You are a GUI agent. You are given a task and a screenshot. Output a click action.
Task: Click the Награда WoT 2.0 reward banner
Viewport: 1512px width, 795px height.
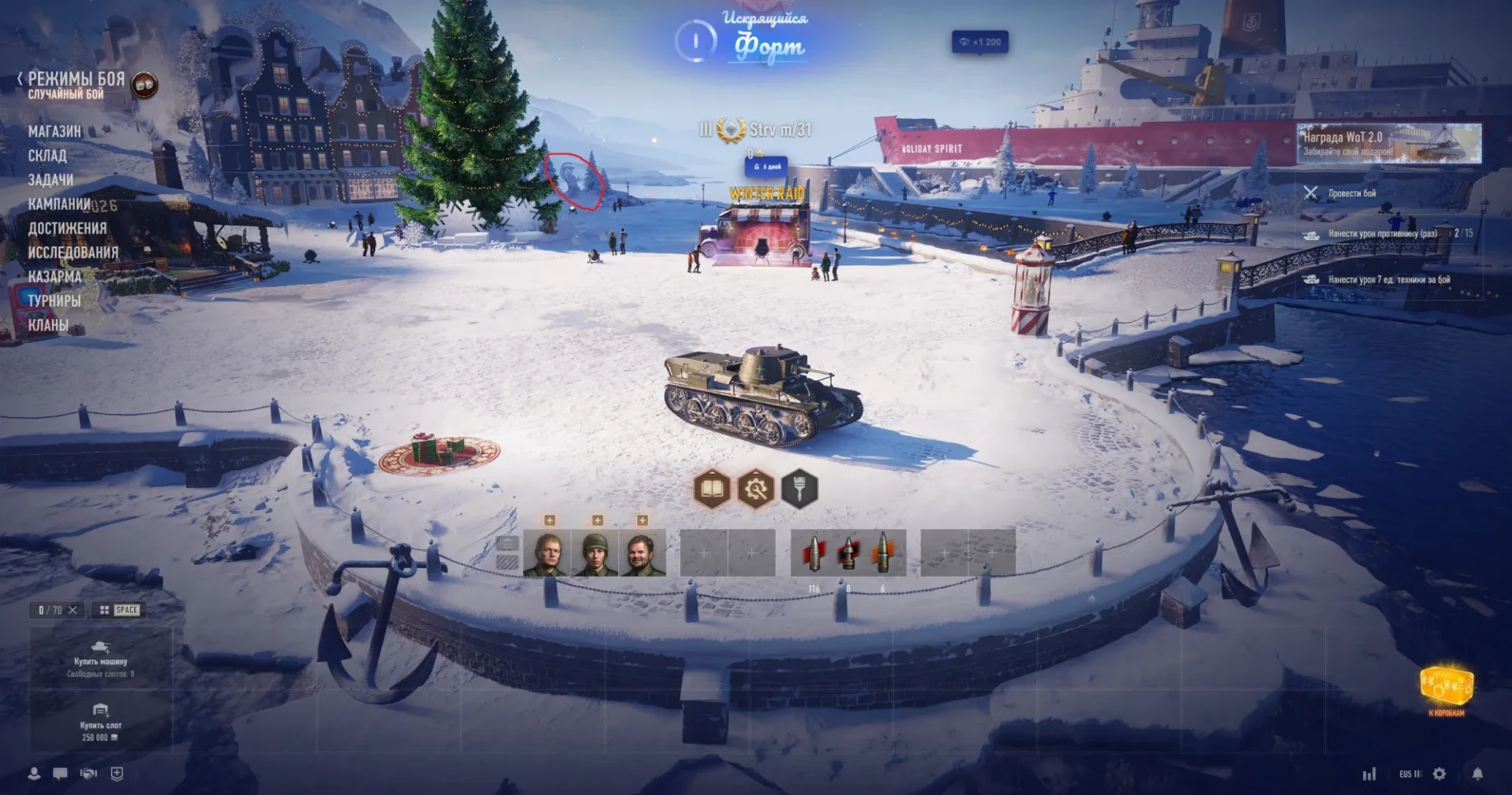point(1388,143)
